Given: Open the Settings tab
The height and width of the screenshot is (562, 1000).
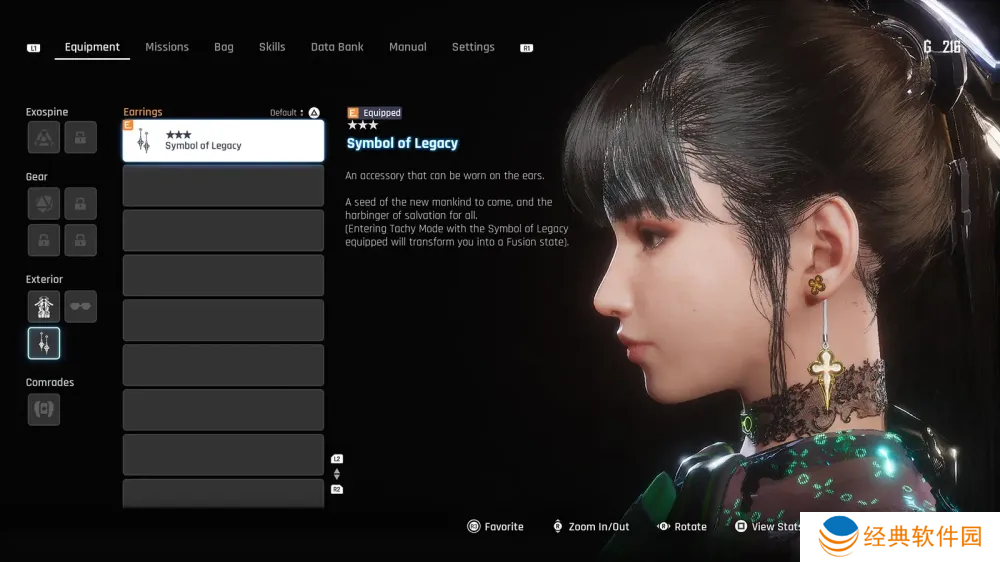Looking at the screenshot, I should click(x=473, y=47).
